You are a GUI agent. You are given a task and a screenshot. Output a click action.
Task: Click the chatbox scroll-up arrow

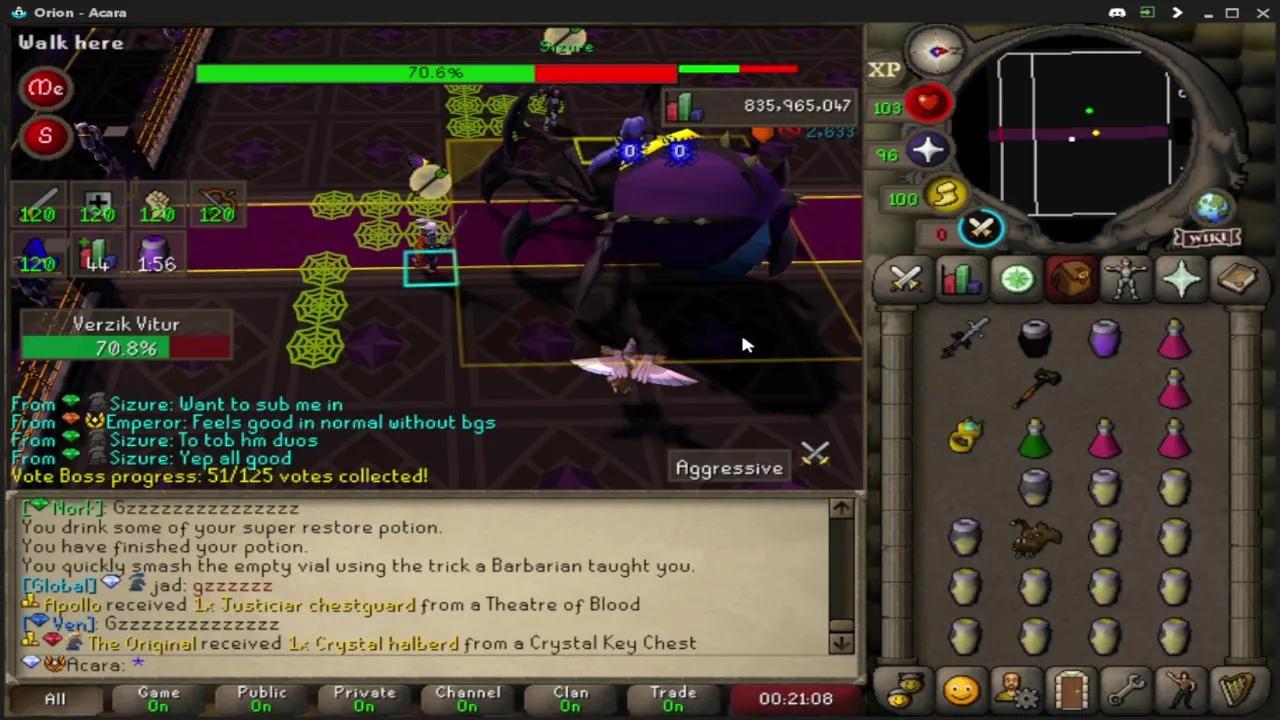840,508
